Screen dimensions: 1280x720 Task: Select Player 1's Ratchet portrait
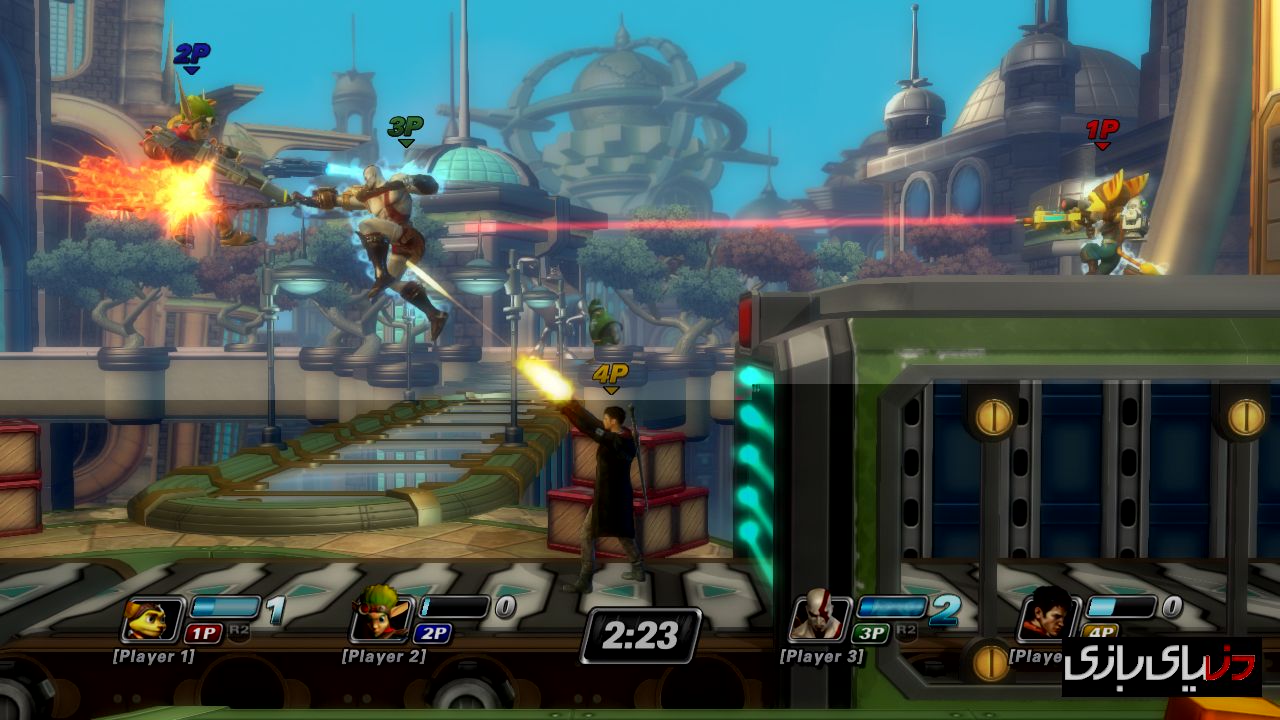(x=152, y=619)
